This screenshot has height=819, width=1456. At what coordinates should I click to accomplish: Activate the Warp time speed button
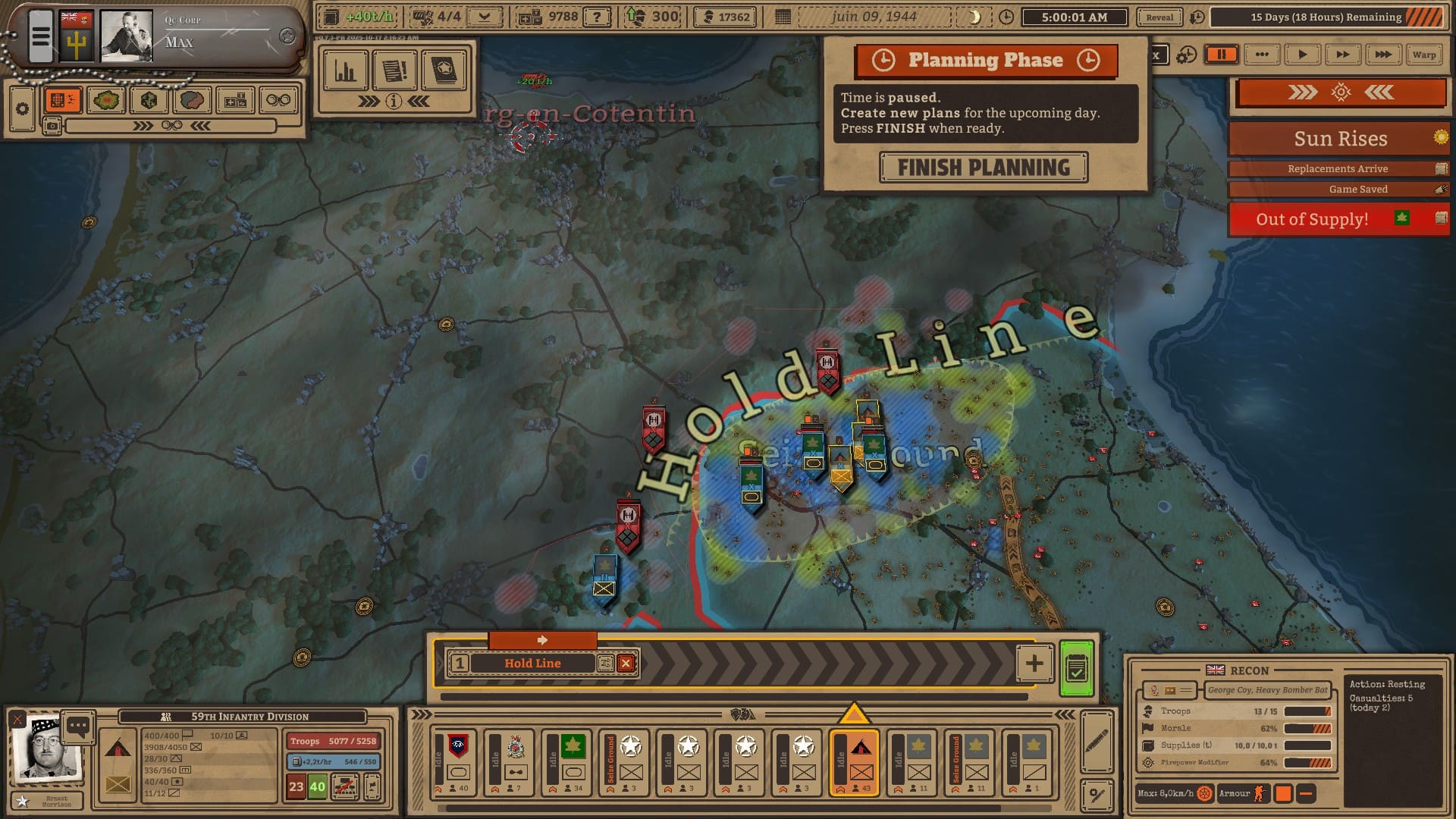(1423, 55)
